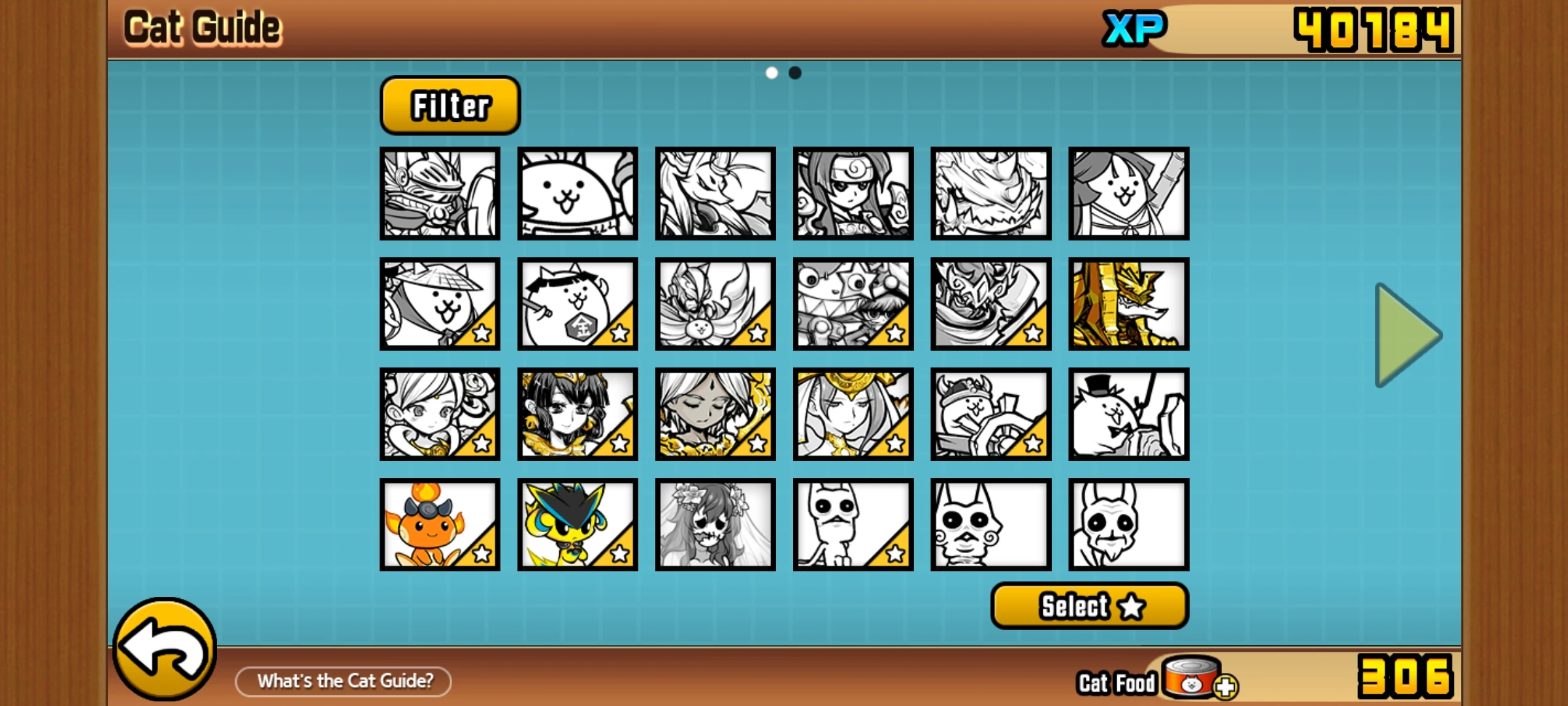The image size is (1568, 706).
Task: Select the armored knight cat portrait
Action: [440, 193]
